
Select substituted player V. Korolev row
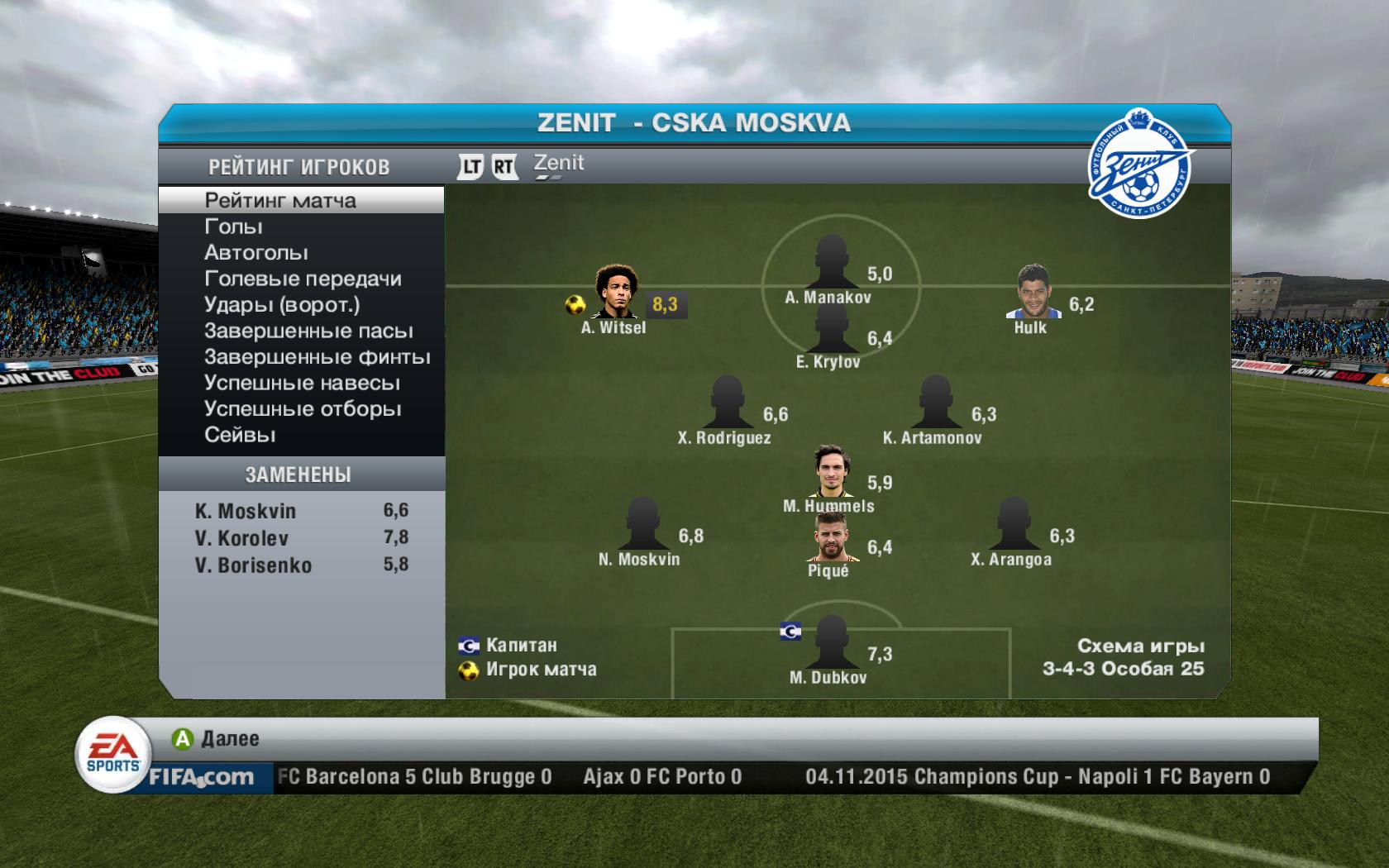[301, 538]
